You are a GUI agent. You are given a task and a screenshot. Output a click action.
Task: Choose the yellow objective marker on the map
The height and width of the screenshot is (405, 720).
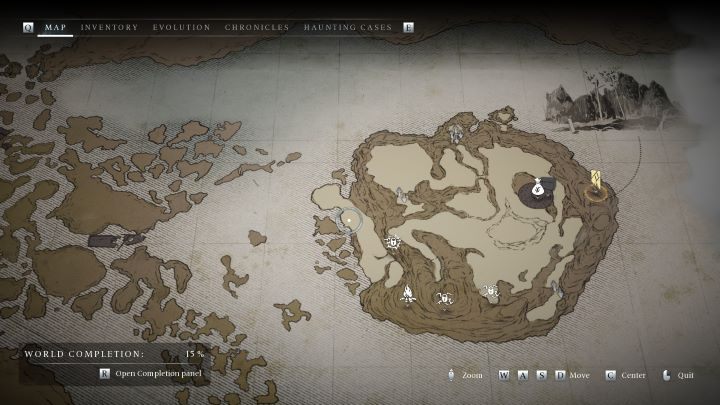tap(596, 182)
